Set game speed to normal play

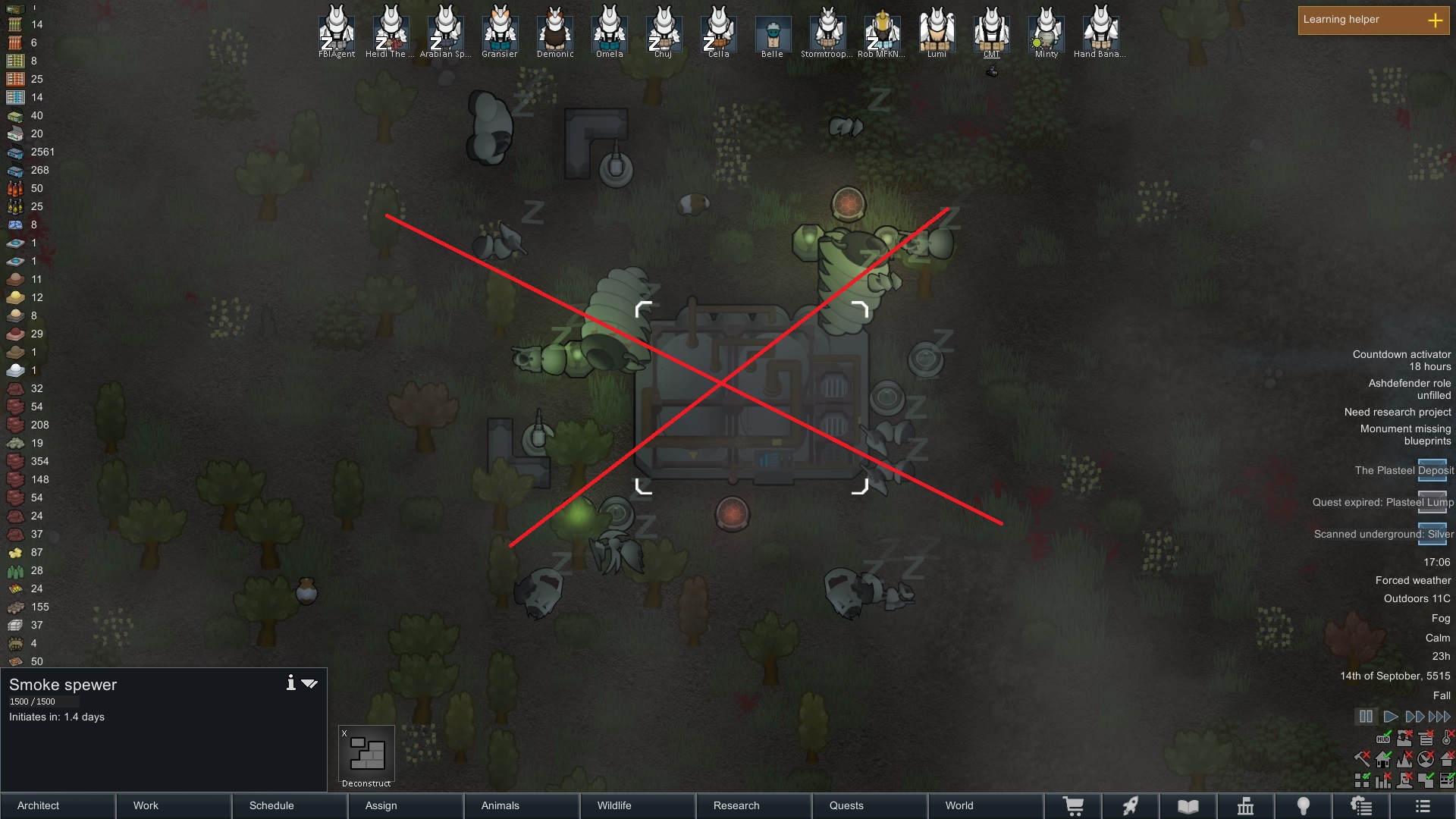(1390, 717)
